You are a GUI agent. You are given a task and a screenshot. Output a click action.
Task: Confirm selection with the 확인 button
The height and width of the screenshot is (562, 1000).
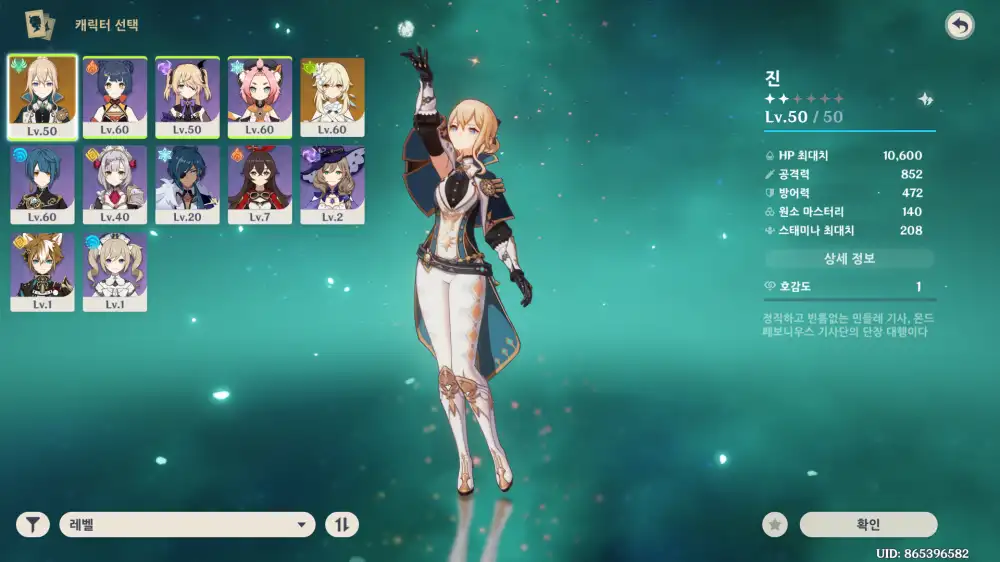[868, 524]
